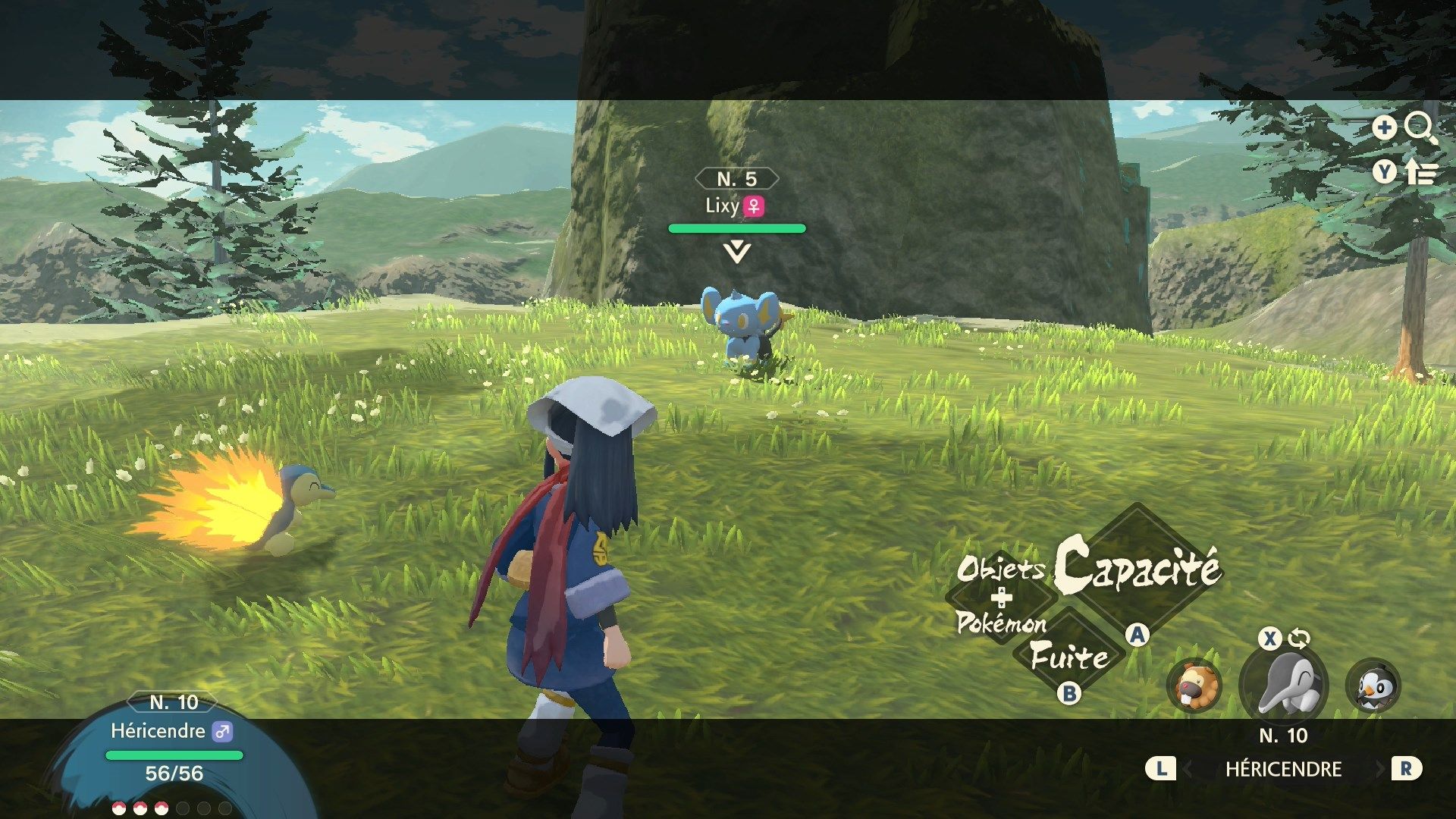Open the Pokémon party menu
This screenshot has width=1456, height=819.
[1001, 623]
